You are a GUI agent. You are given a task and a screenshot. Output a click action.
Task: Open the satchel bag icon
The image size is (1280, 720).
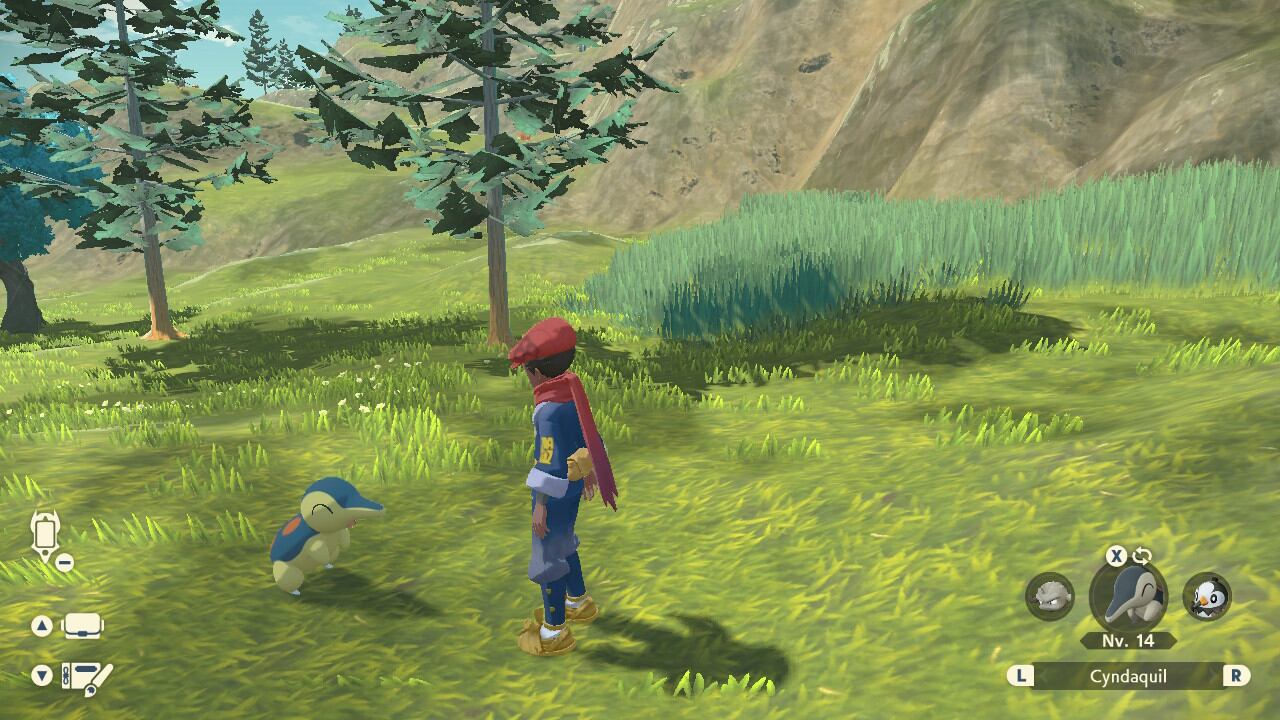pos(83,627)
